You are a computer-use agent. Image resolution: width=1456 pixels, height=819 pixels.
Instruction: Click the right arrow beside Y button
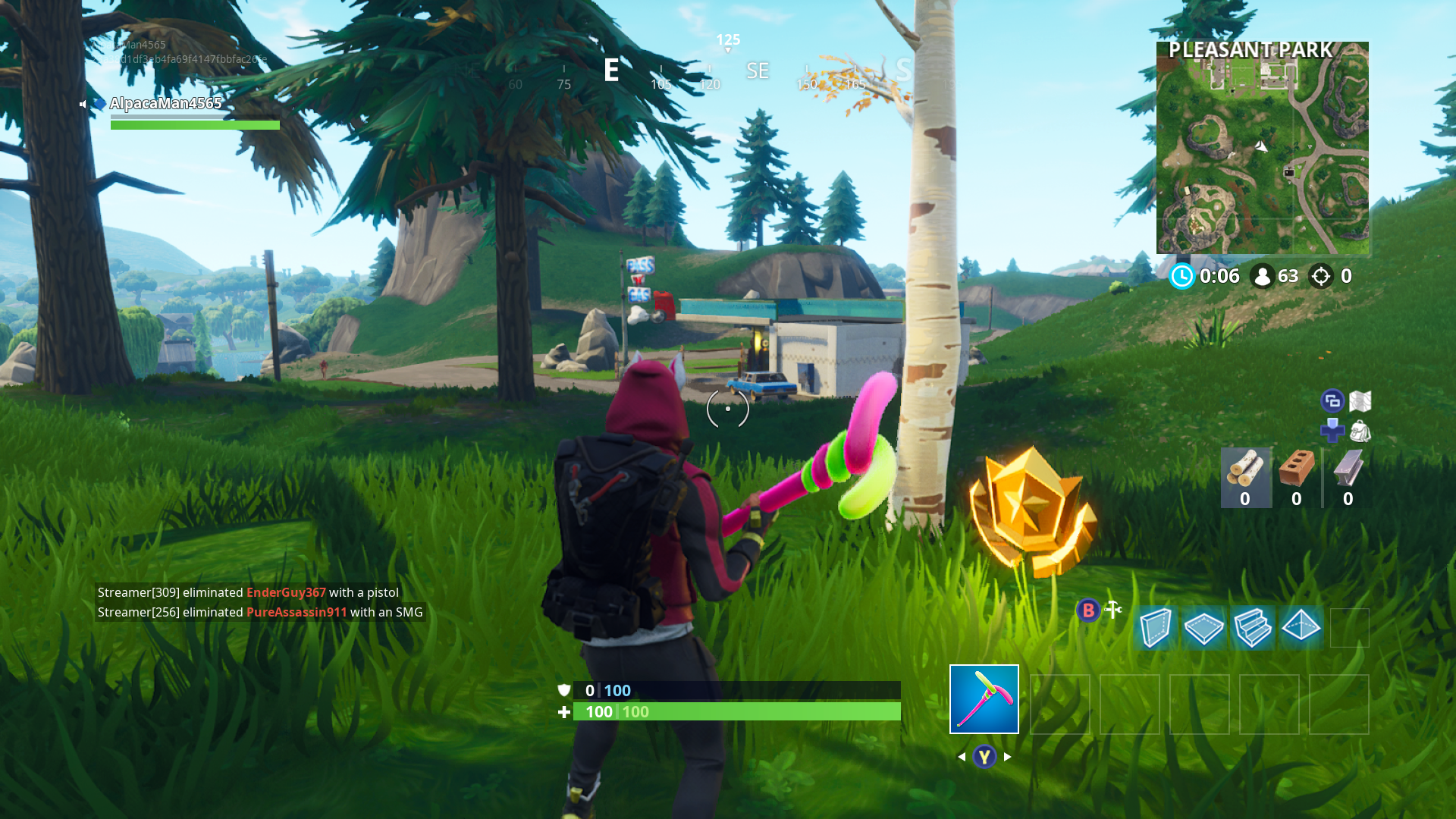pyautogui.click(x=1007, y=756)
